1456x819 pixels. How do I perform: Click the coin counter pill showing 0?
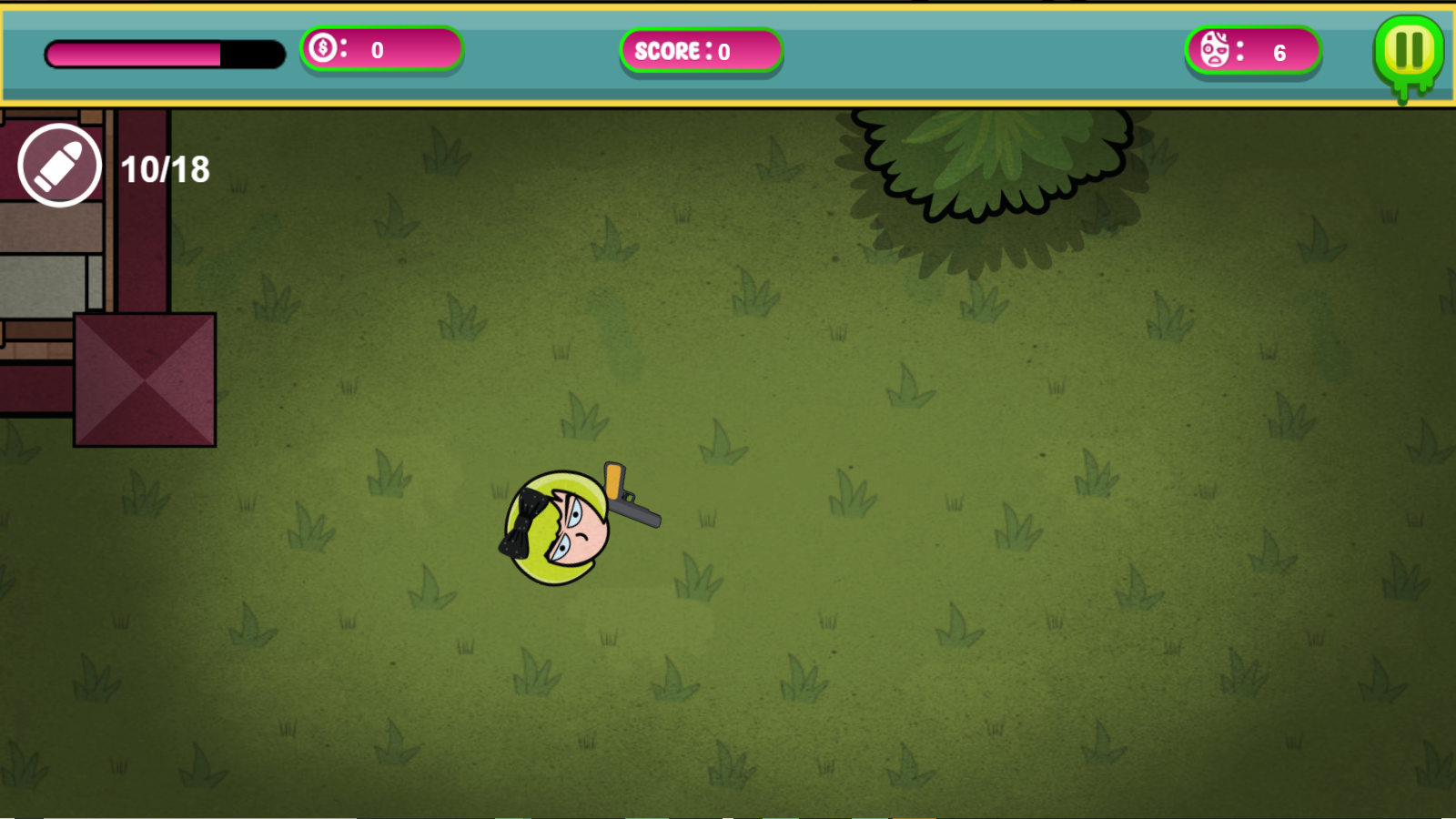(382, 51)
